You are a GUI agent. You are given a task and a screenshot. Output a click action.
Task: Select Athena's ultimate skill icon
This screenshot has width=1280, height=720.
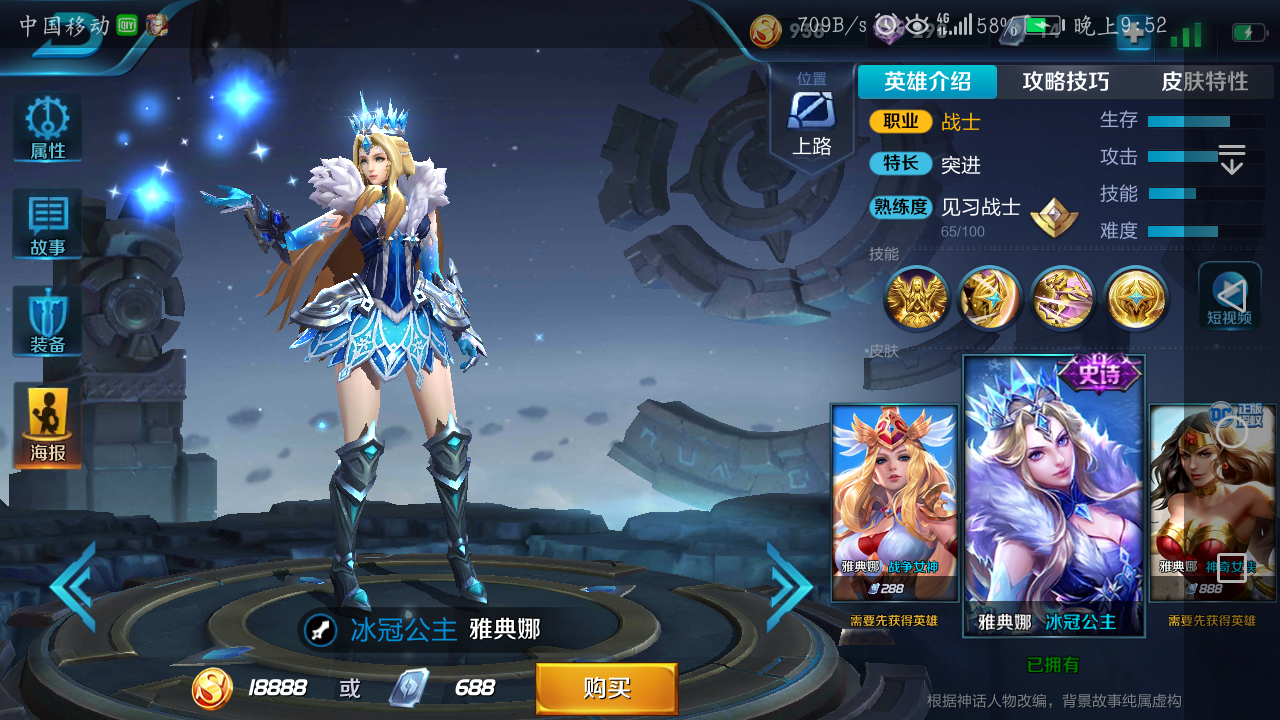click(1135, 298)
